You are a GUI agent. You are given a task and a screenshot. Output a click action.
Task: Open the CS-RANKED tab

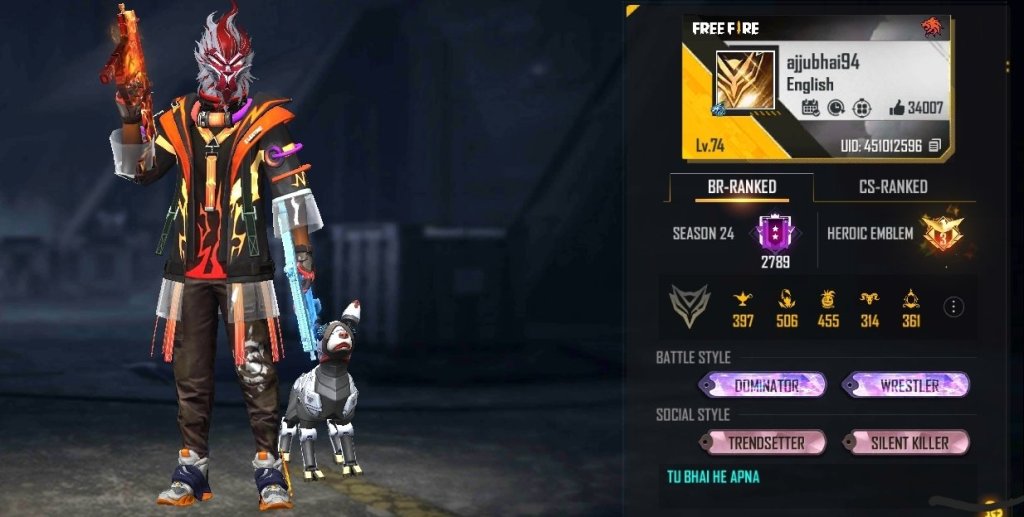[893, 187]
